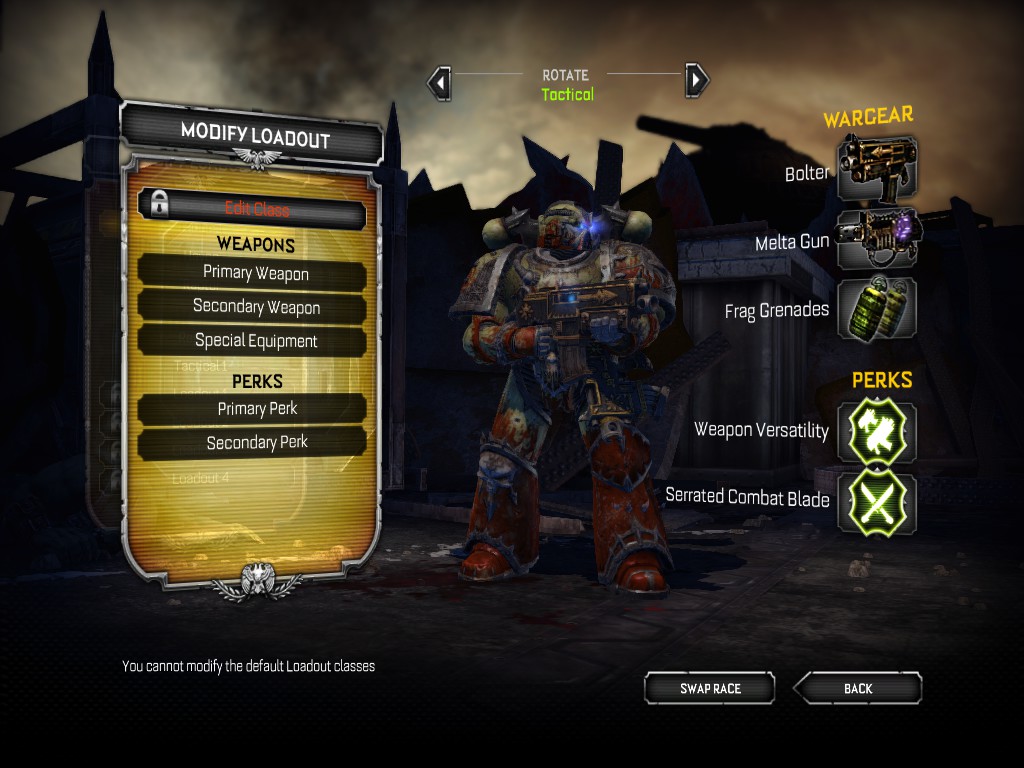
Task: Select the Bolter wargear icon
Action: click(x=877, y=168)
